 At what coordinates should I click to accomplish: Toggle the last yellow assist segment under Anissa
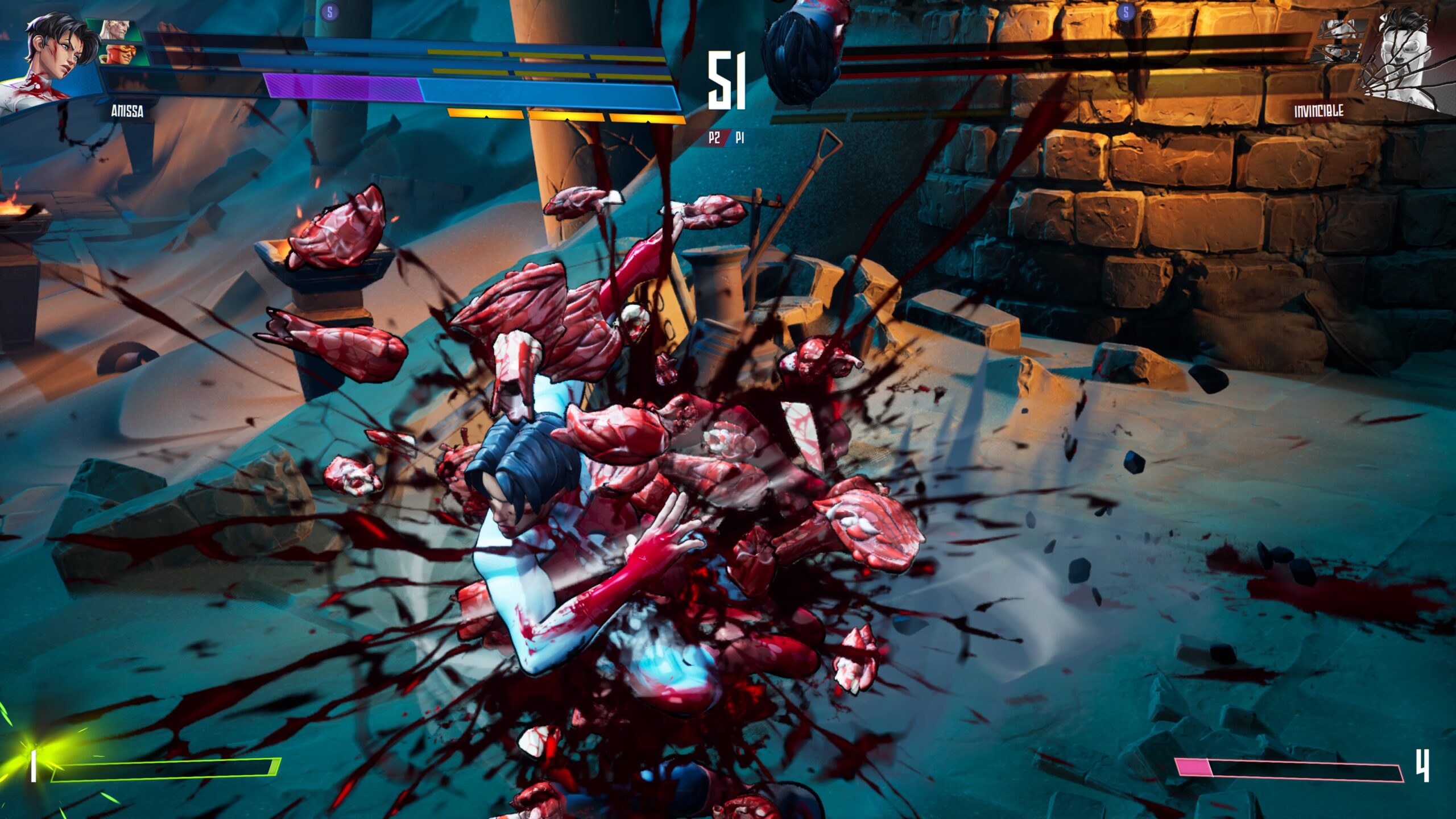tap(648, 118)
